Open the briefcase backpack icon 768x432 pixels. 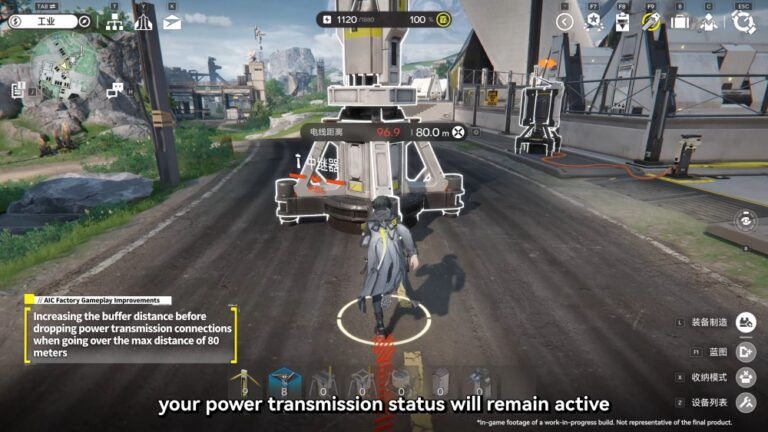pos(680,21)
